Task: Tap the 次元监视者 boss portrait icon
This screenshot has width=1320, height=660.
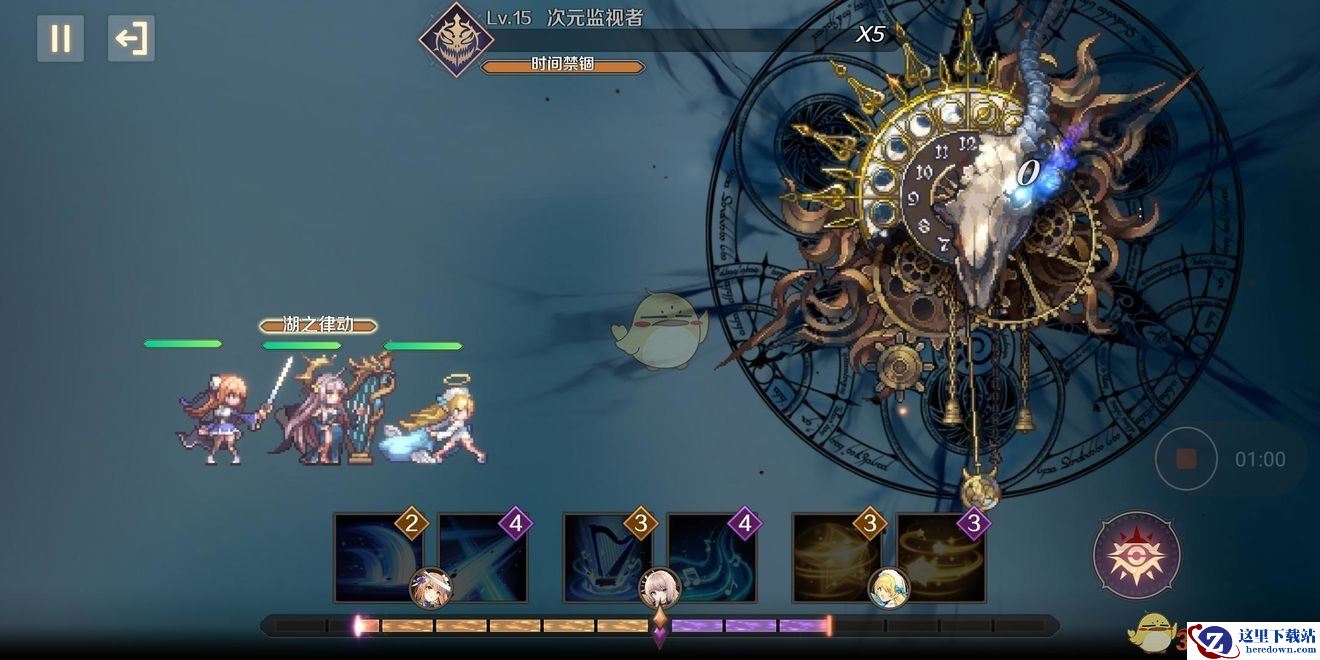Action: pos(456,41)
